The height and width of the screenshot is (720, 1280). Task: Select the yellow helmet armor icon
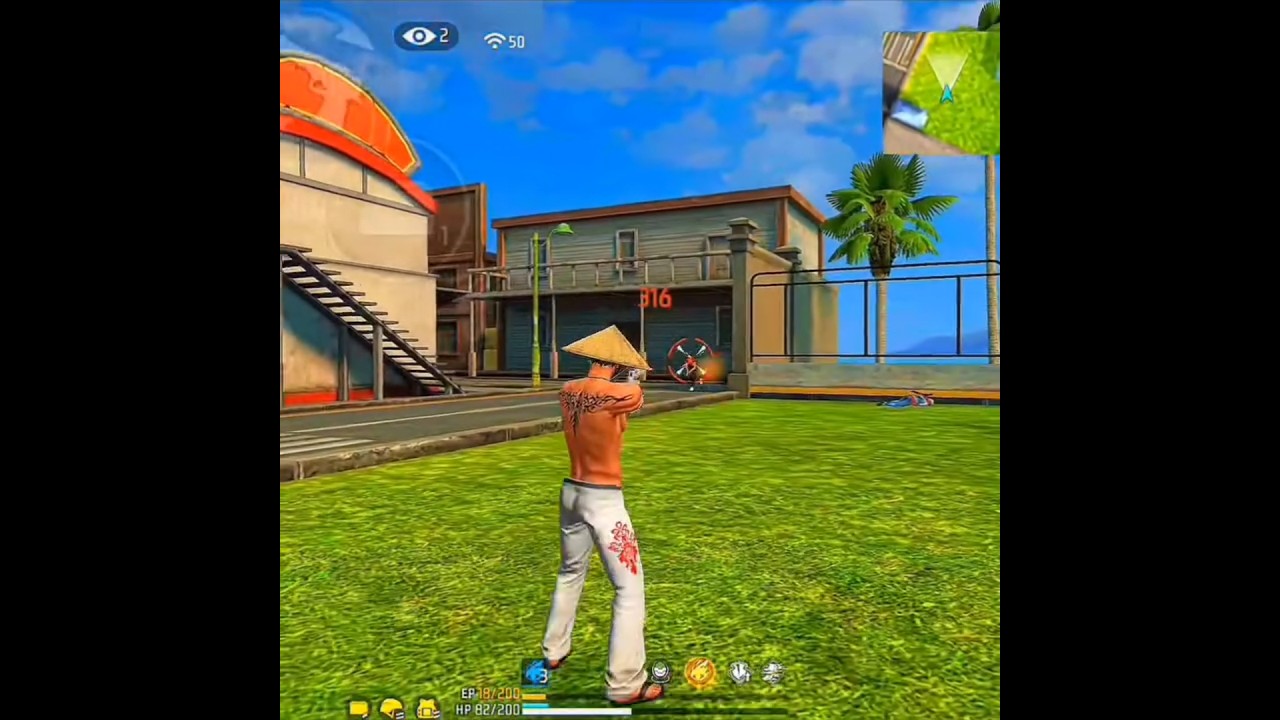(391, 708)
